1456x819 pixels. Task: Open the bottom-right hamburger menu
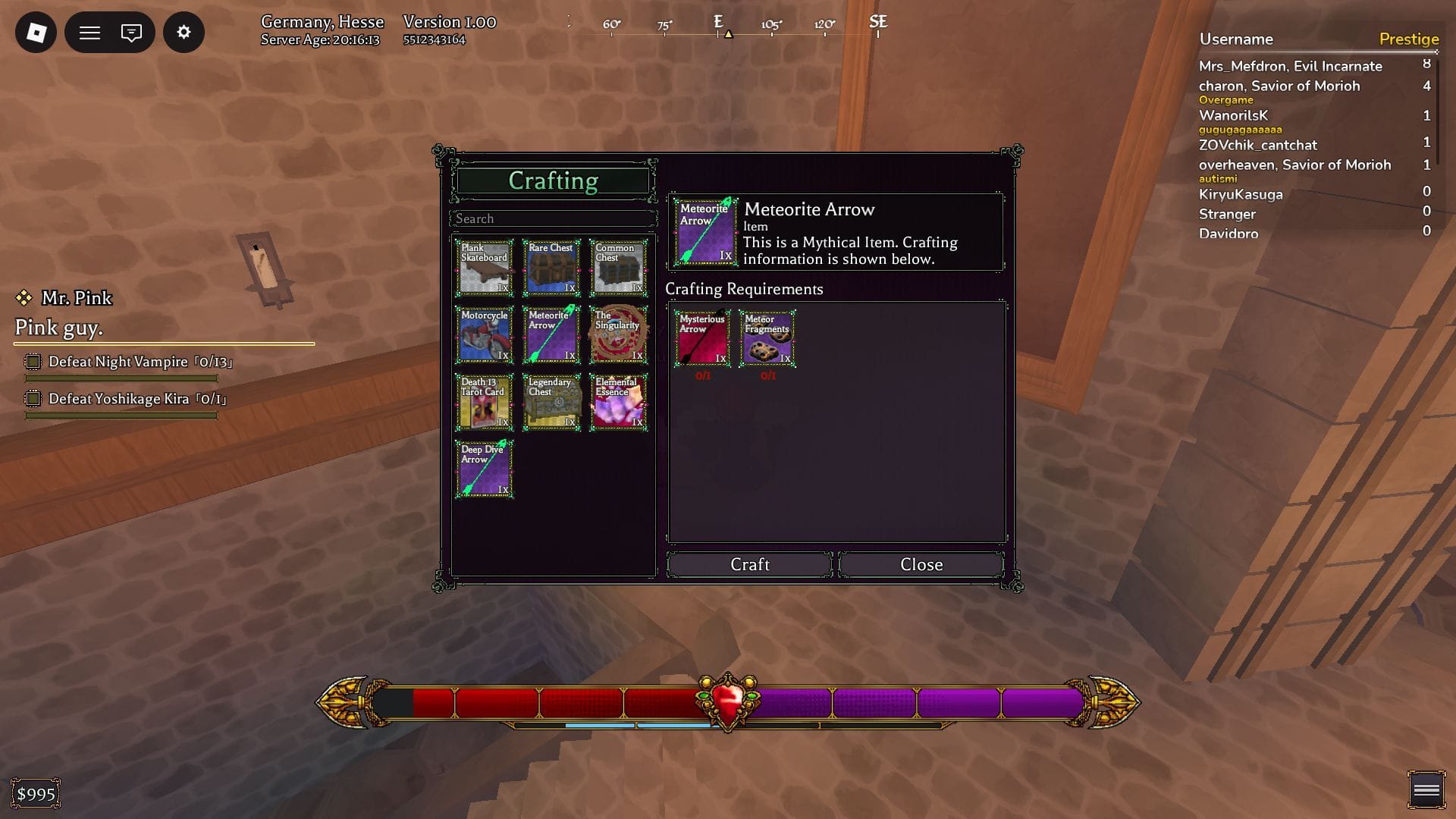(1426, 791)
